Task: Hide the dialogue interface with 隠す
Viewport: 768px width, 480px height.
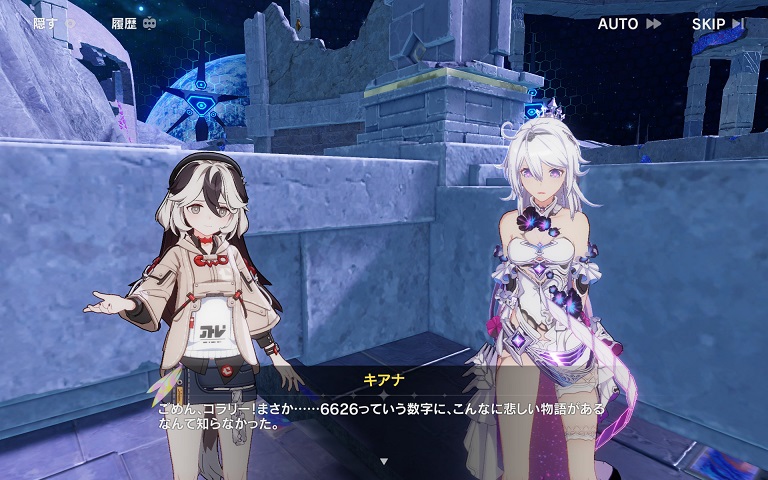Action: pos(53,23)
